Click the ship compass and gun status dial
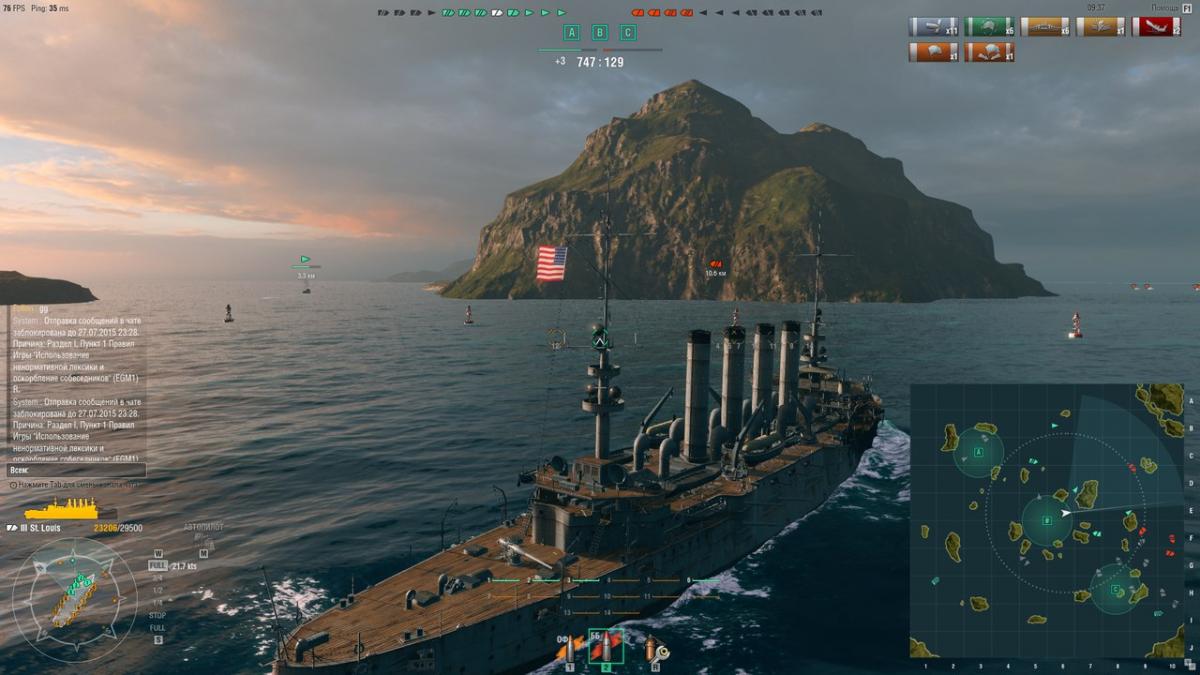 (73, 598)
